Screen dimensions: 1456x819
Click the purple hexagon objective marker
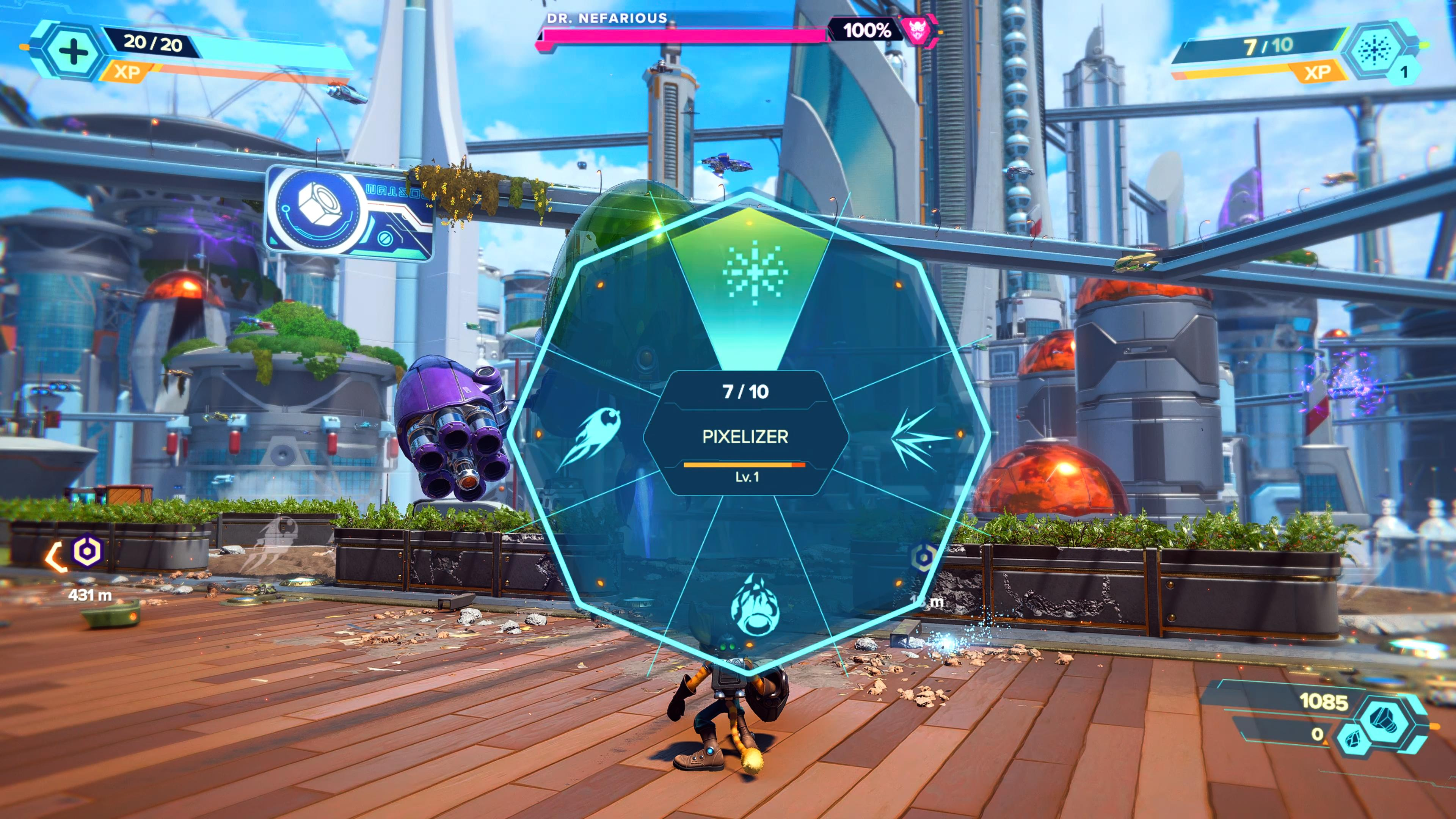pos(88,550)
